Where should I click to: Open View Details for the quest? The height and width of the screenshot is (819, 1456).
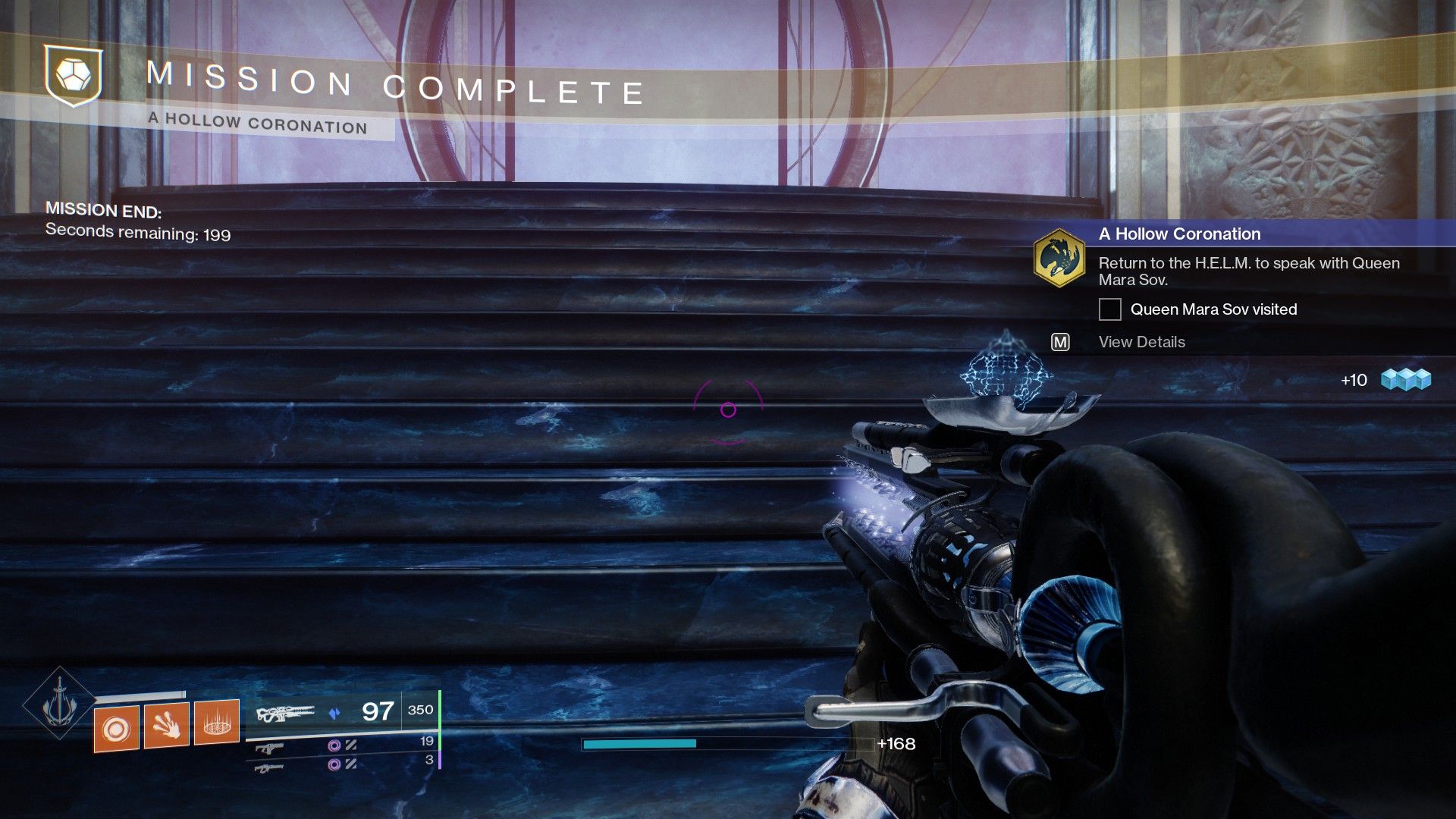coord(1141,342)
